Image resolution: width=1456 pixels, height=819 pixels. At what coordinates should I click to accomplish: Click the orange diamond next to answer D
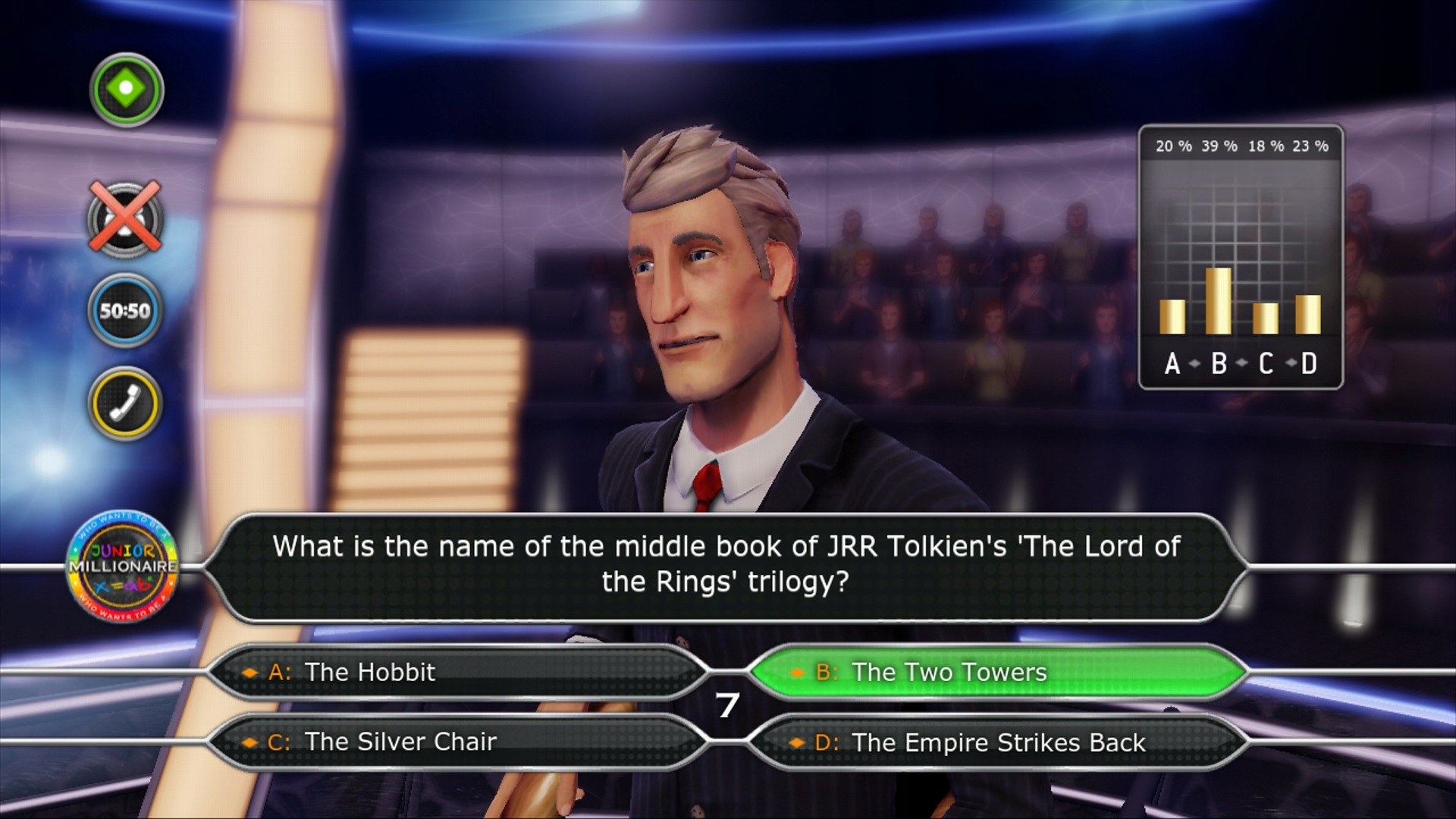click(x=799, y=742)
